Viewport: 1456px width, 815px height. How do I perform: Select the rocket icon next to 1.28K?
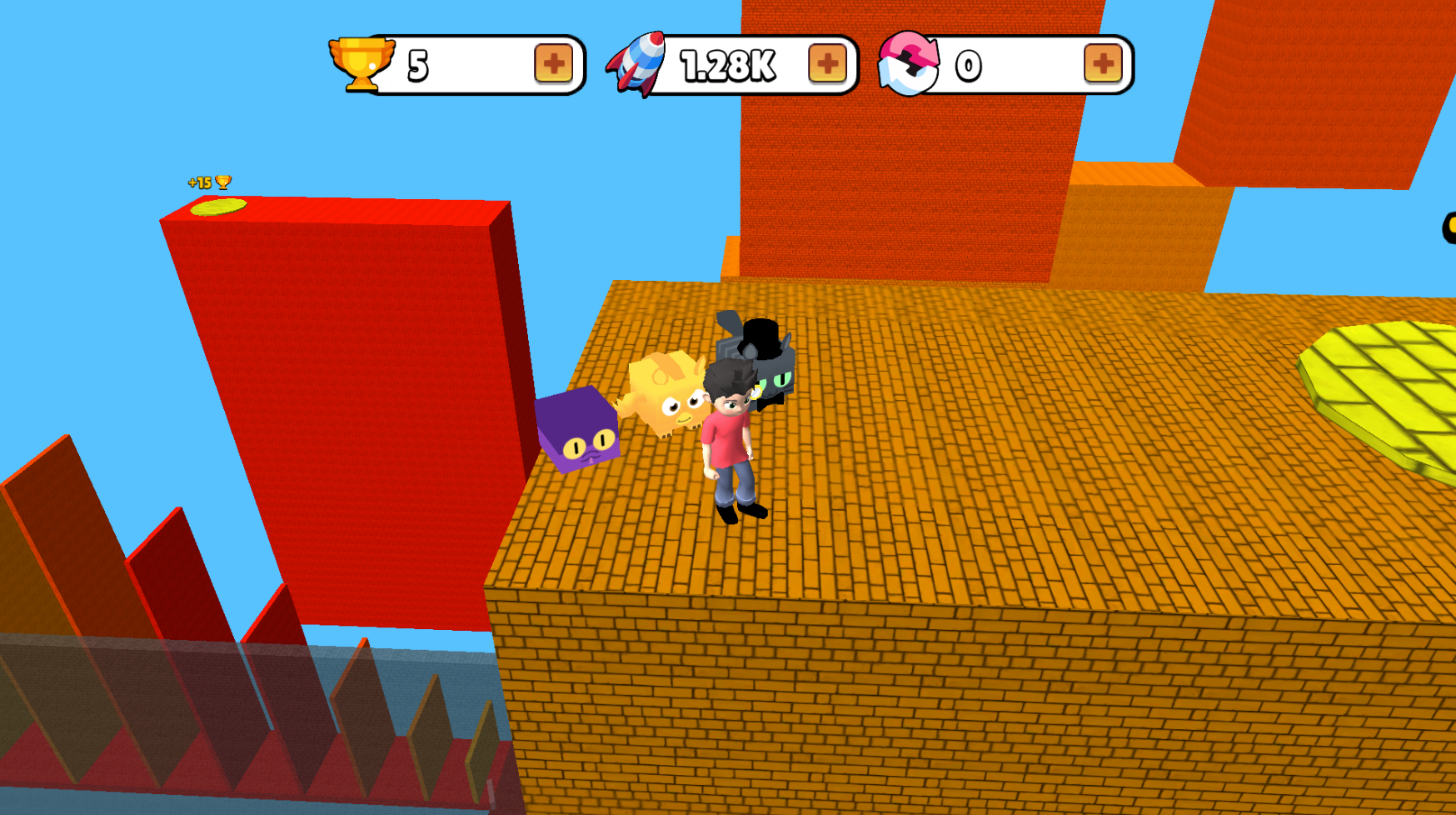[637, 62]
